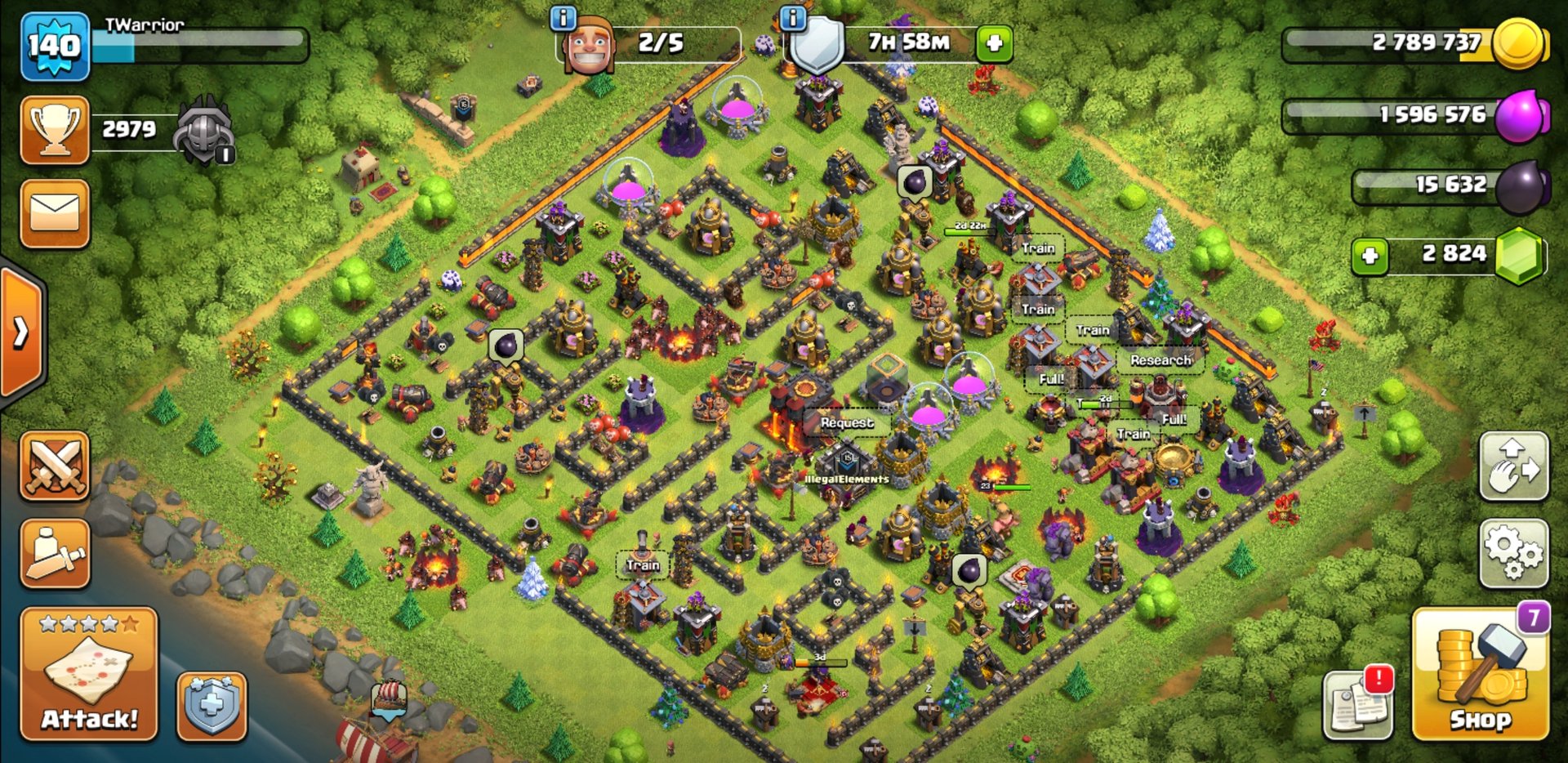Tap the Research bubble on laboratory
This screenshot has height=763, width=1568.
coord(1160,359)
